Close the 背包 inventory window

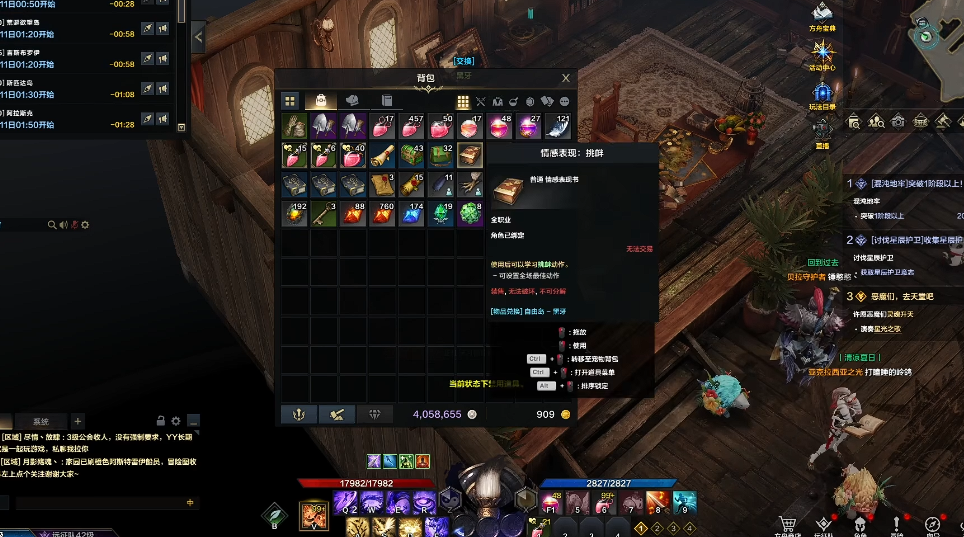[x=566, y=78]
